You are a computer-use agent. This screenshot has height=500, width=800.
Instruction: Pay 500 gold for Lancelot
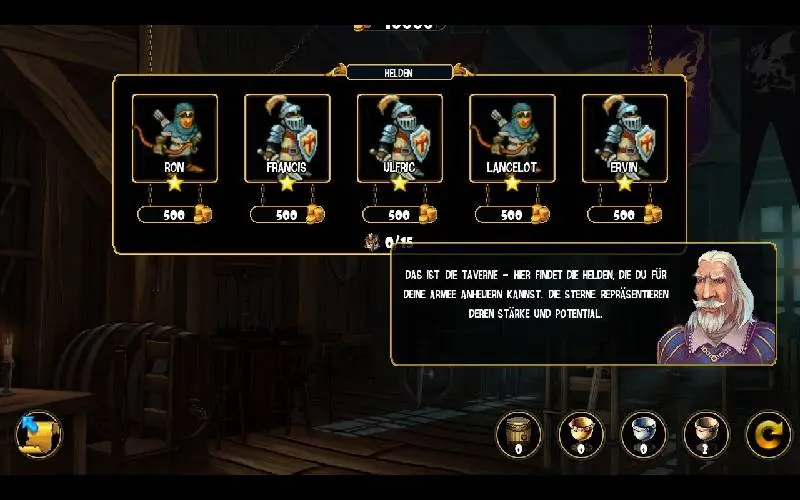click(x=512, y=214)
